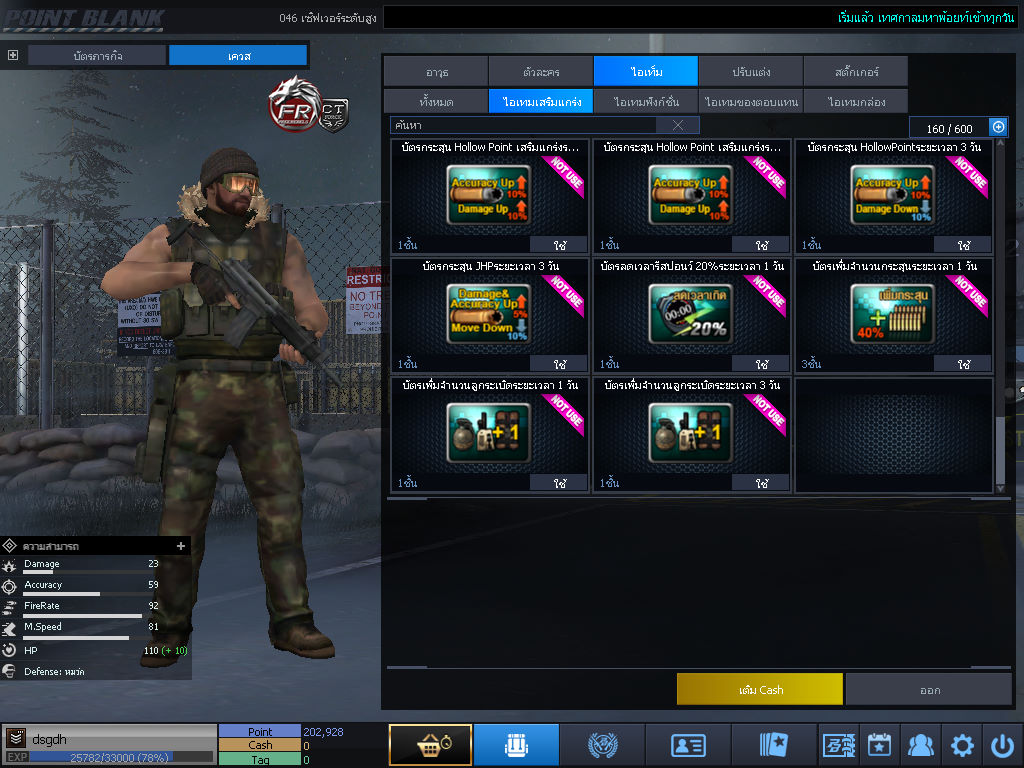Exit with the ออก button
This screenshot has height=768, width=1024.
tap(929, 689)
